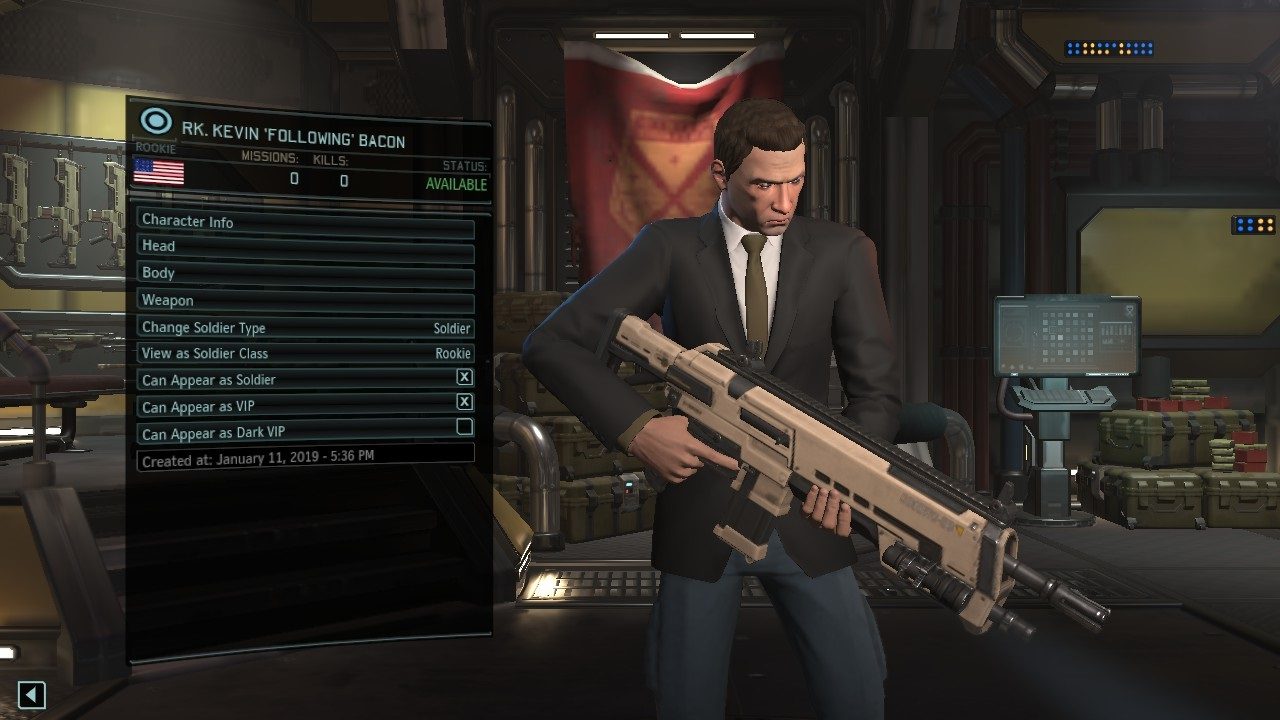The height and width of the screenshot is (720, 1280).
Task: Open the Change Soldier Type selector
Action: [300, 327]
